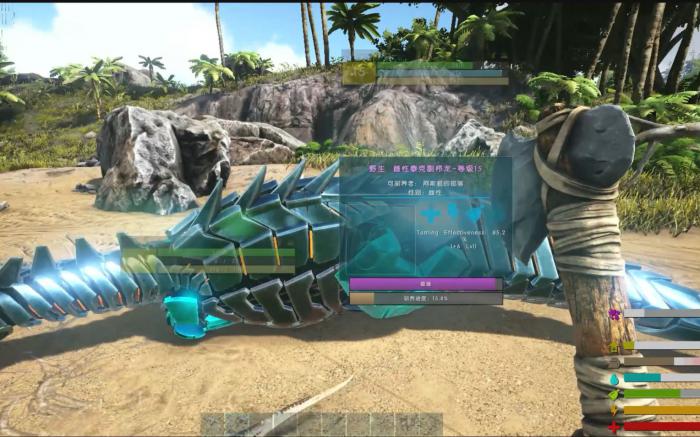The height and width of the screenshot is (437, 700).
Task: Click the green food status icon
Action: tap(614, 394)
